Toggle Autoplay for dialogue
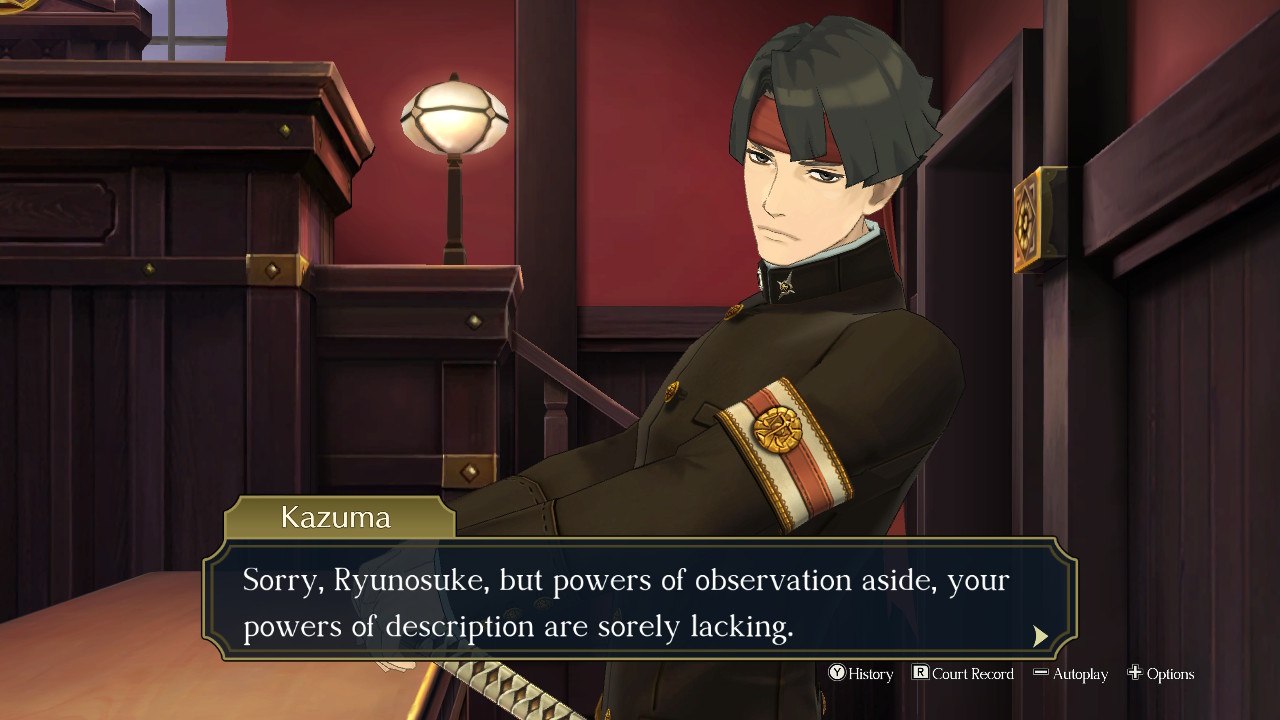 click(x=1071, y=674)
